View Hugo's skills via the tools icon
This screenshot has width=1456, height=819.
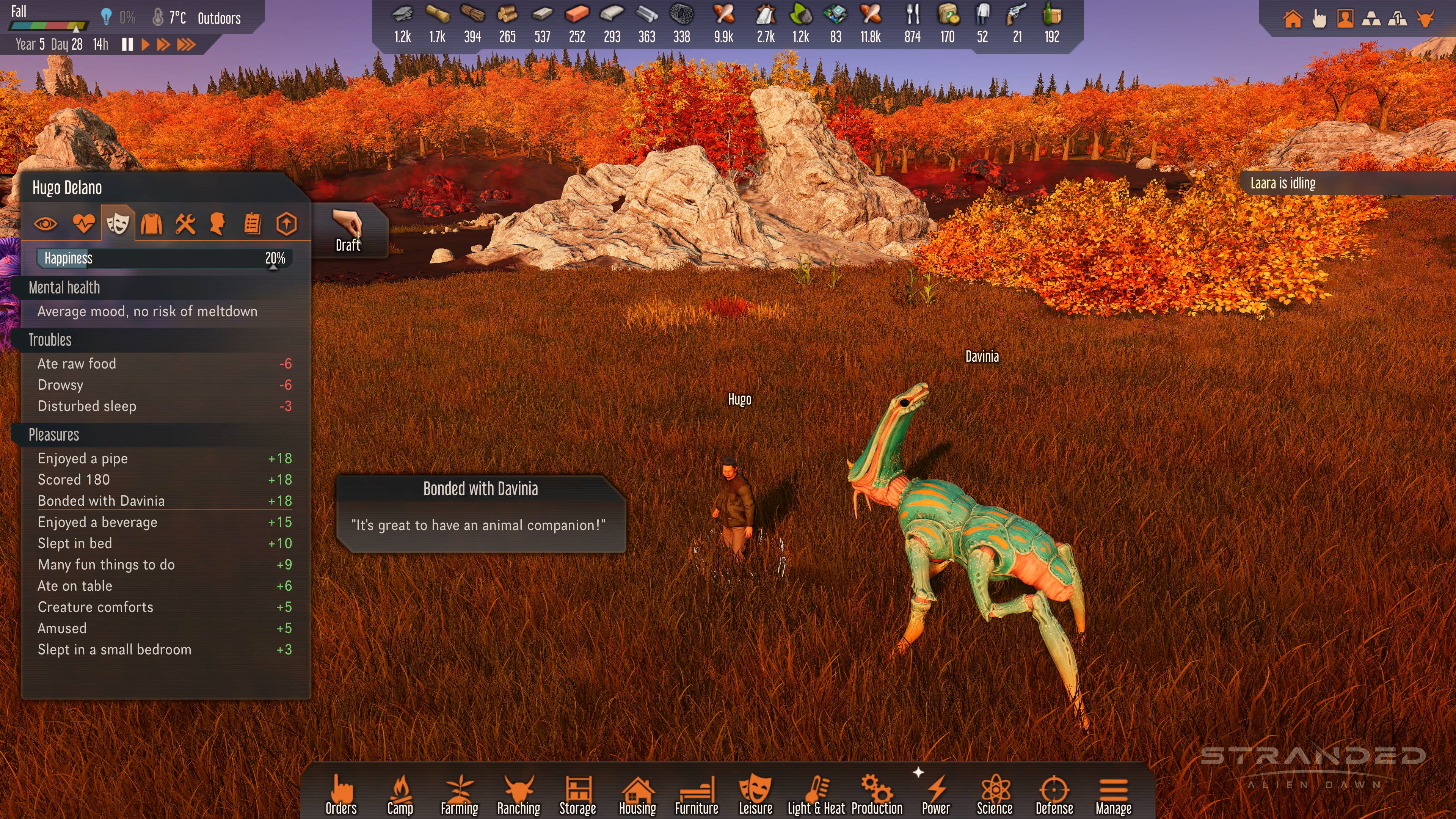tap(185, 224)
